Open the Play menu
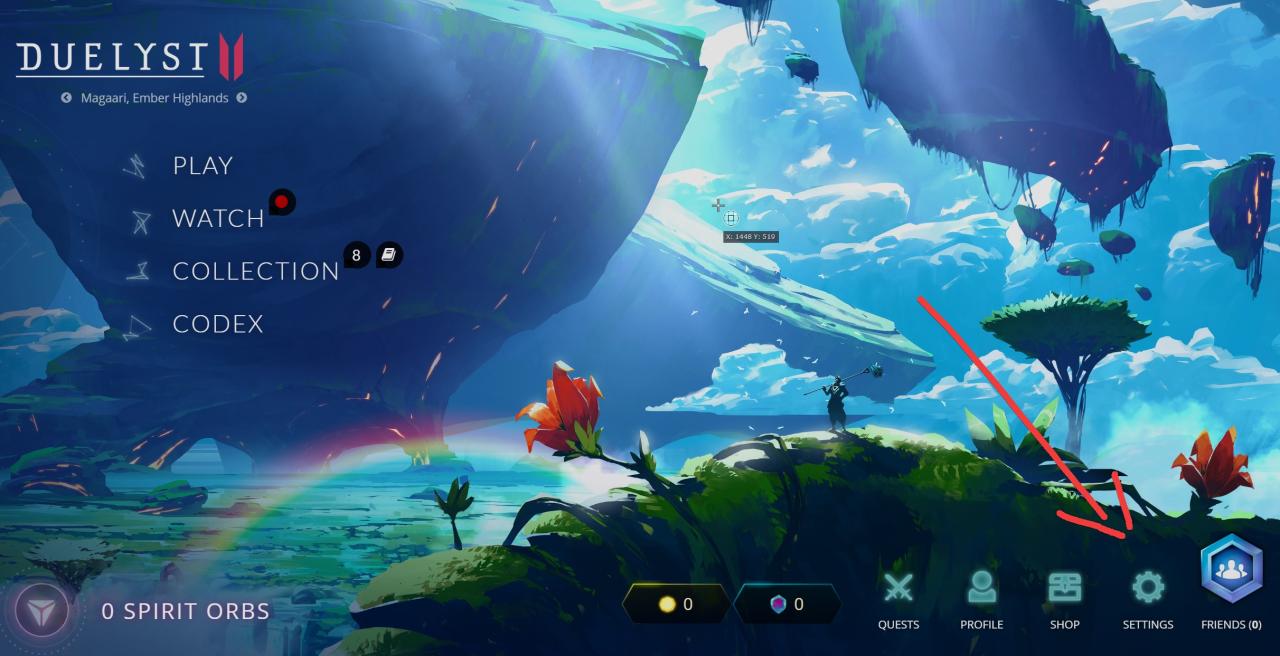 coord(202,166)
